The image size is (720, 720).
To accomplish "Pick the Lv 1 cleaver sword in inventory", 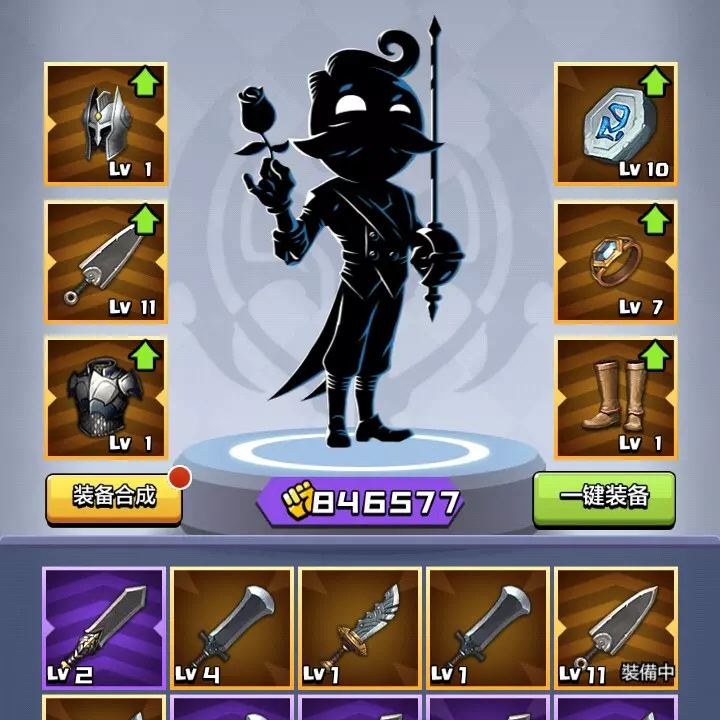I will coord(488,628).
